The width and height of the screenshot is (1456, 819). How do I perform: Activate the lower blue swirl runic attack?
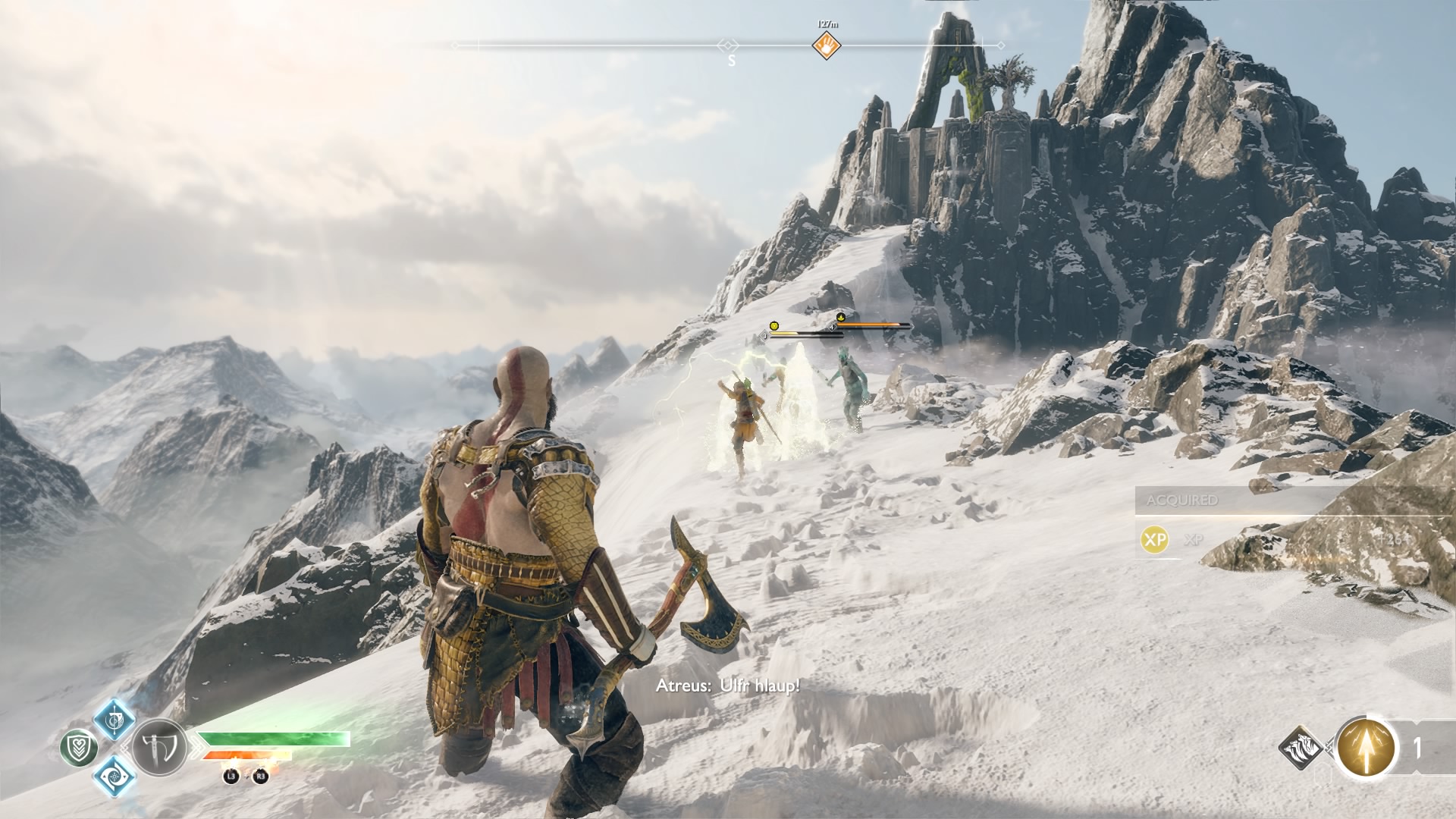(x=115, y=776)
